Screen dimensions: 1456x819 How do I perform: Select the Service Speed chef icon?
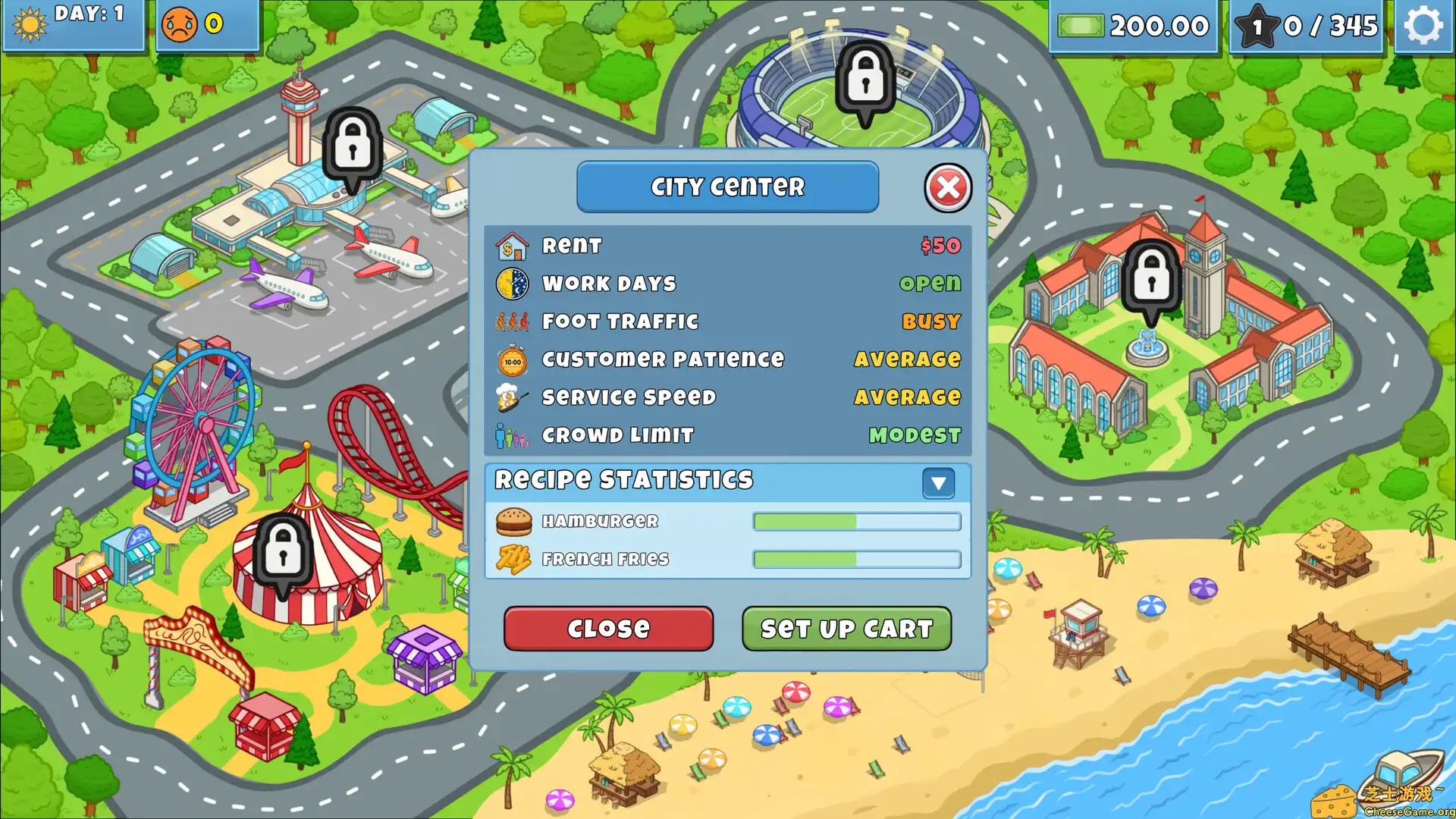pos(513,397)
